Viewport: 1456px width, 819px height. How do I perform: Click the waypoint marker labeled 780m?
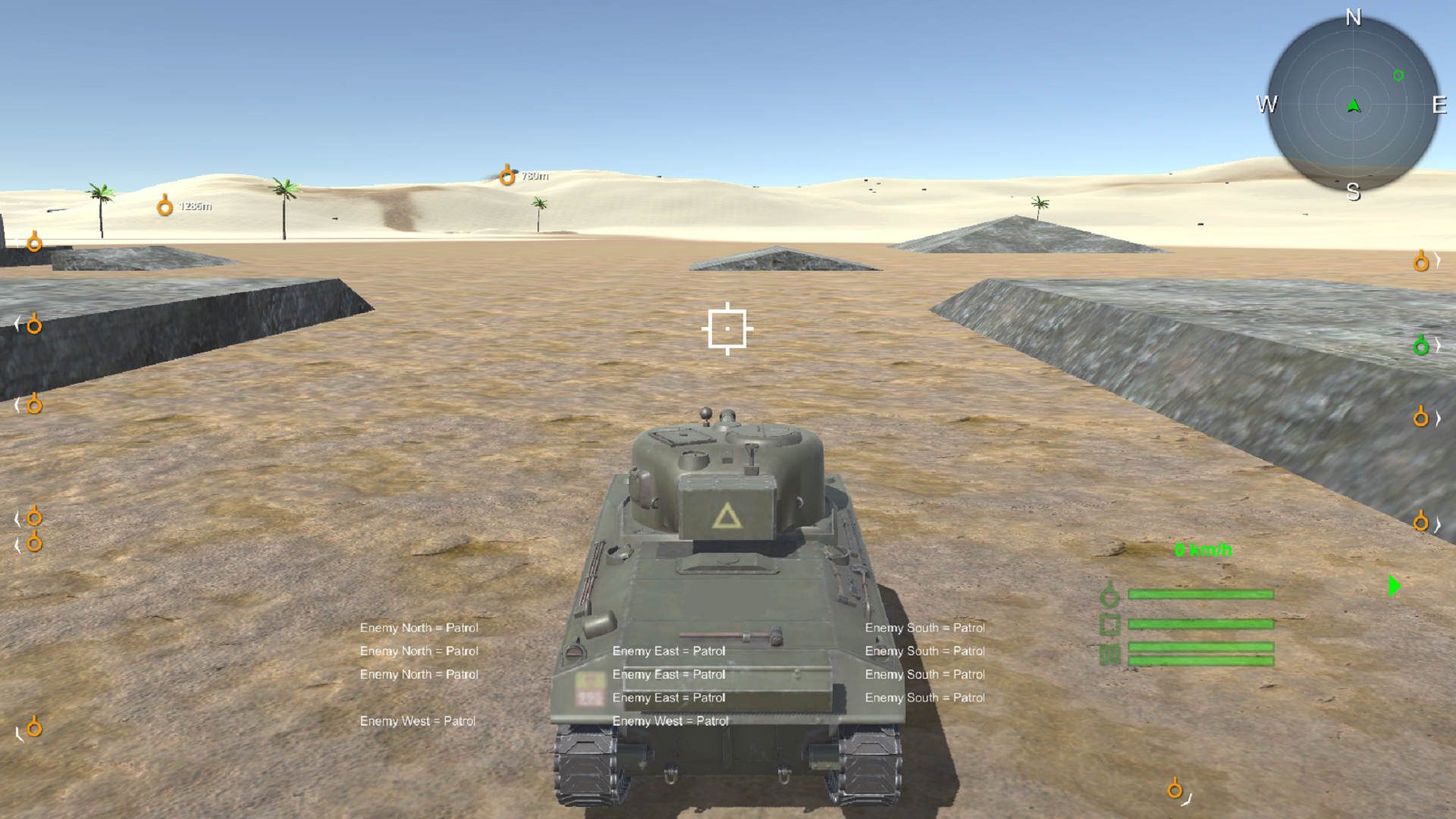coord(507,175)
